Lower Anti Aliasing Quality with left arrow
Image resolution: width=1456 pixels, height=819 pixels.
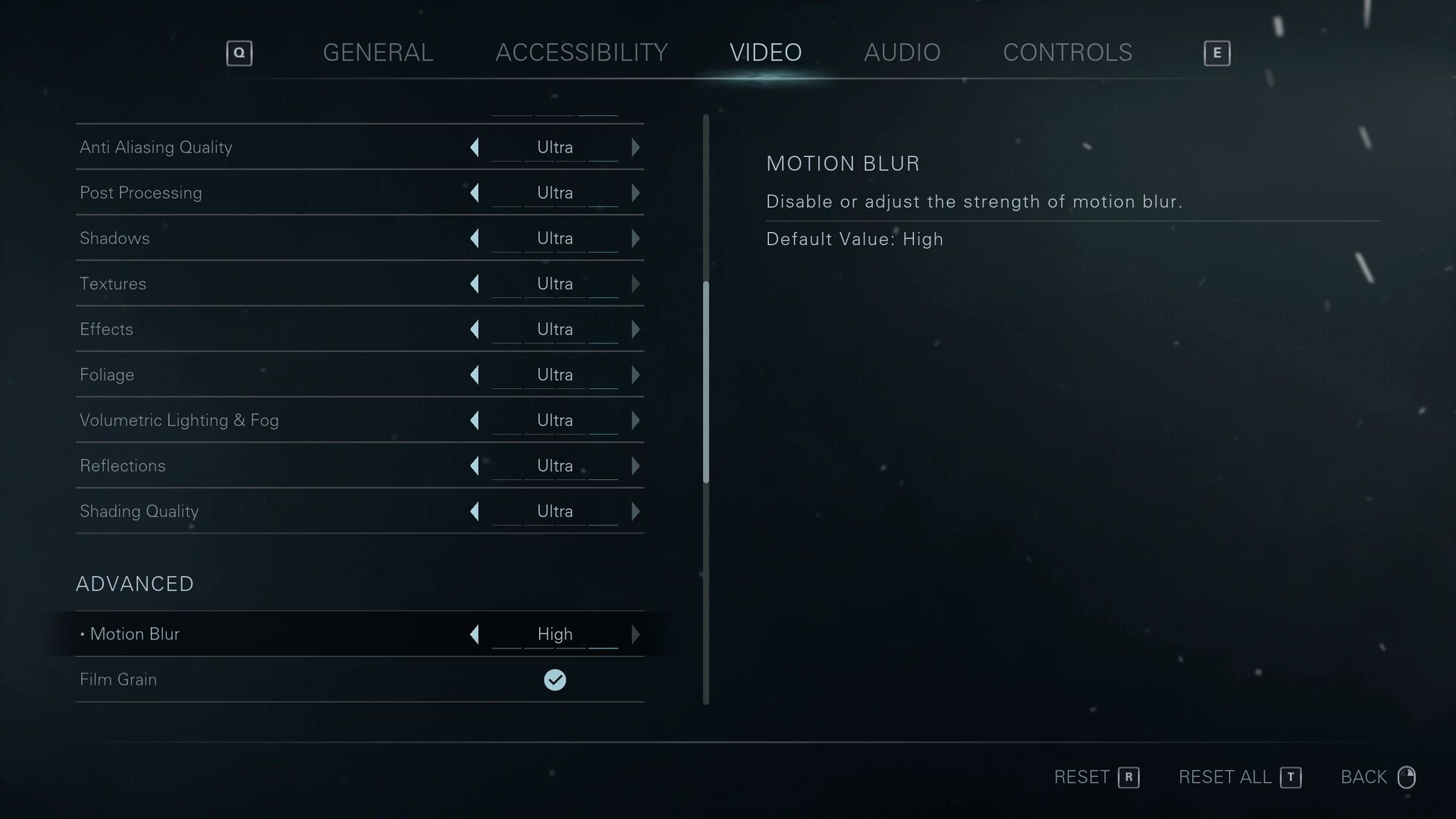coord(475,147)
